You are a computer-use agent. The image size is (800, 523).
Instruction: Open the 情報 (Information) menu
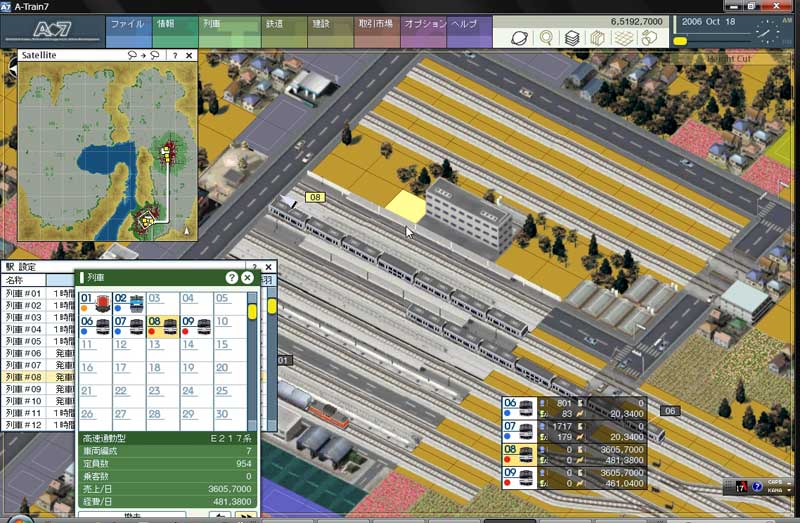(x=173, y=23)
